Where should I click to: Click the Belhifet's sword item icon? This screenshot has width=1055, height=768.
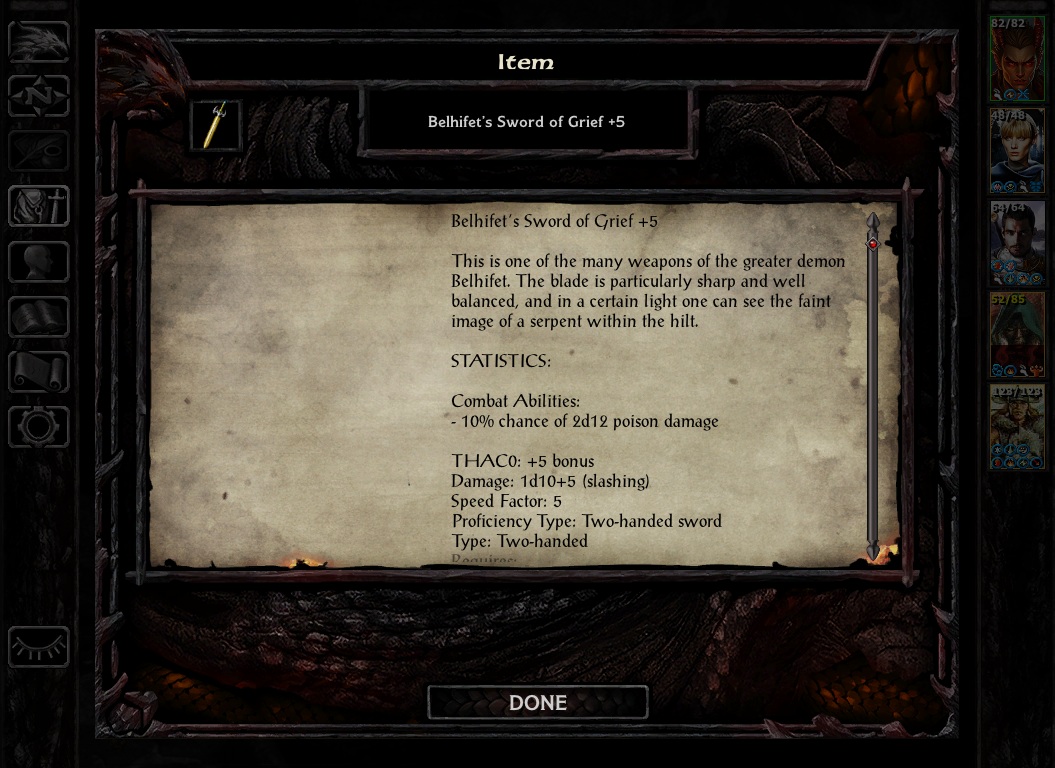click(x=216, y=125)
